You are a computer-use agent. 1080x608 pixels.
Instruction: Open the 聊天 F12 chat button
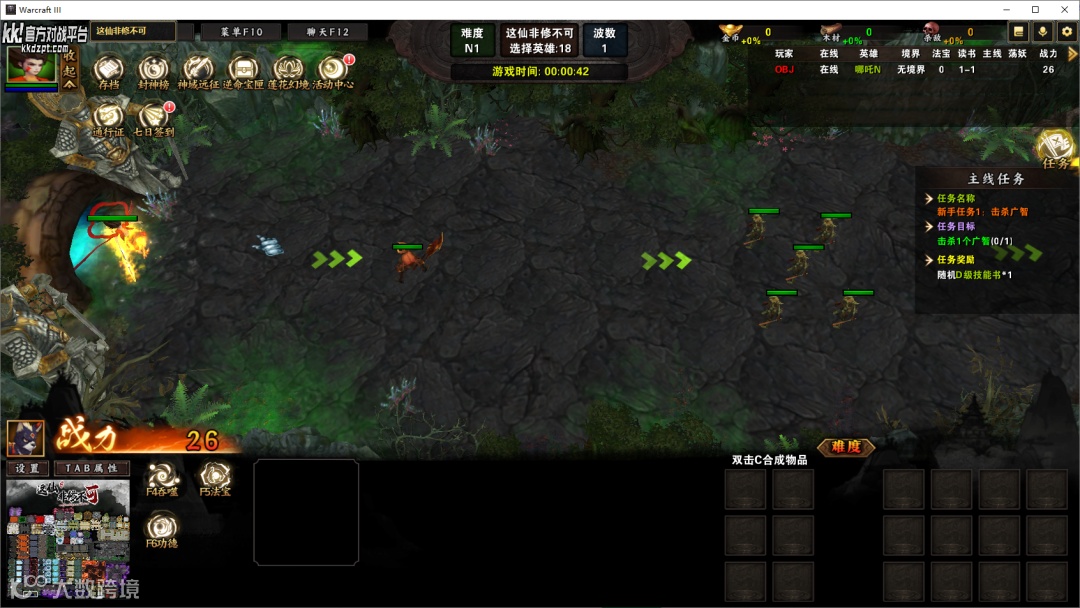tap(327, 32)
